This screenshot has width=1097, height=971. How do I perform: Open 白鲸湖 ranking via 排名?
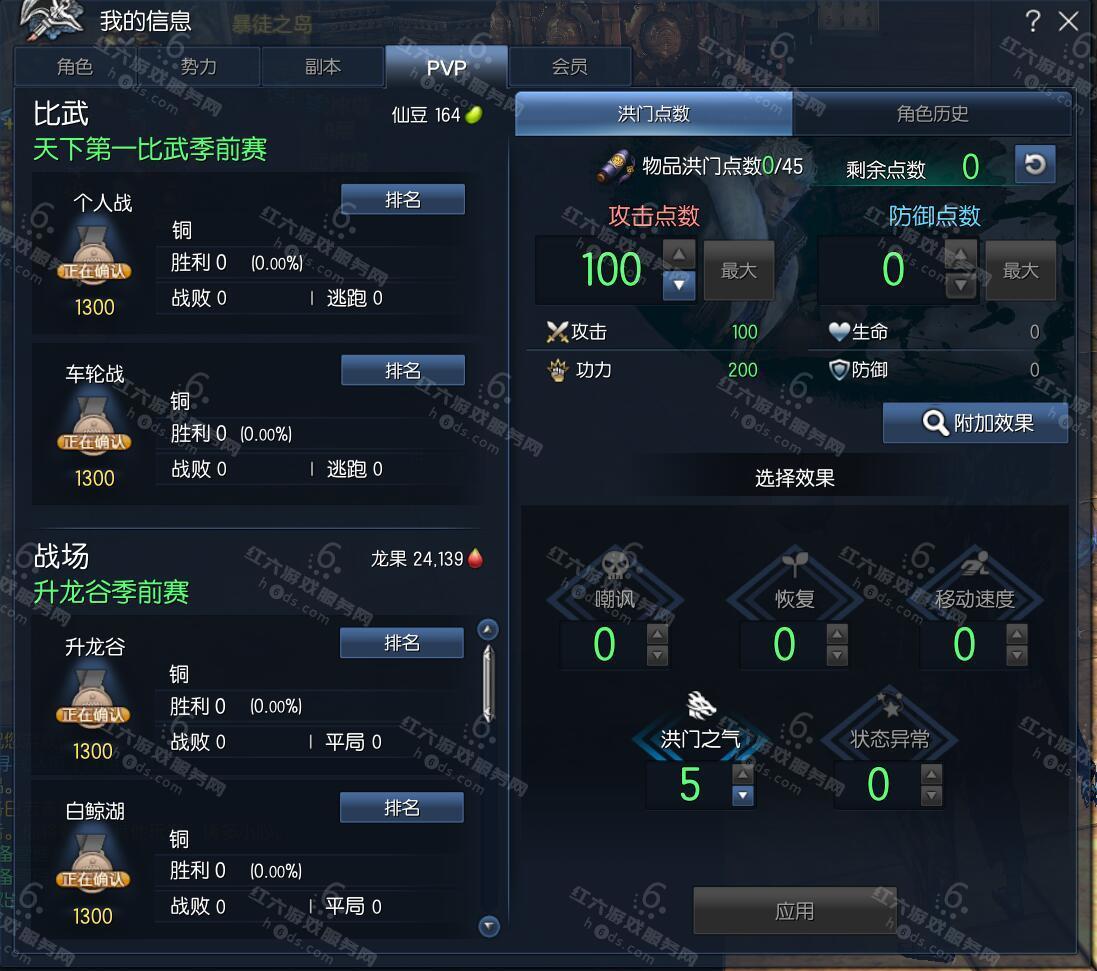(x=401, y=807)
